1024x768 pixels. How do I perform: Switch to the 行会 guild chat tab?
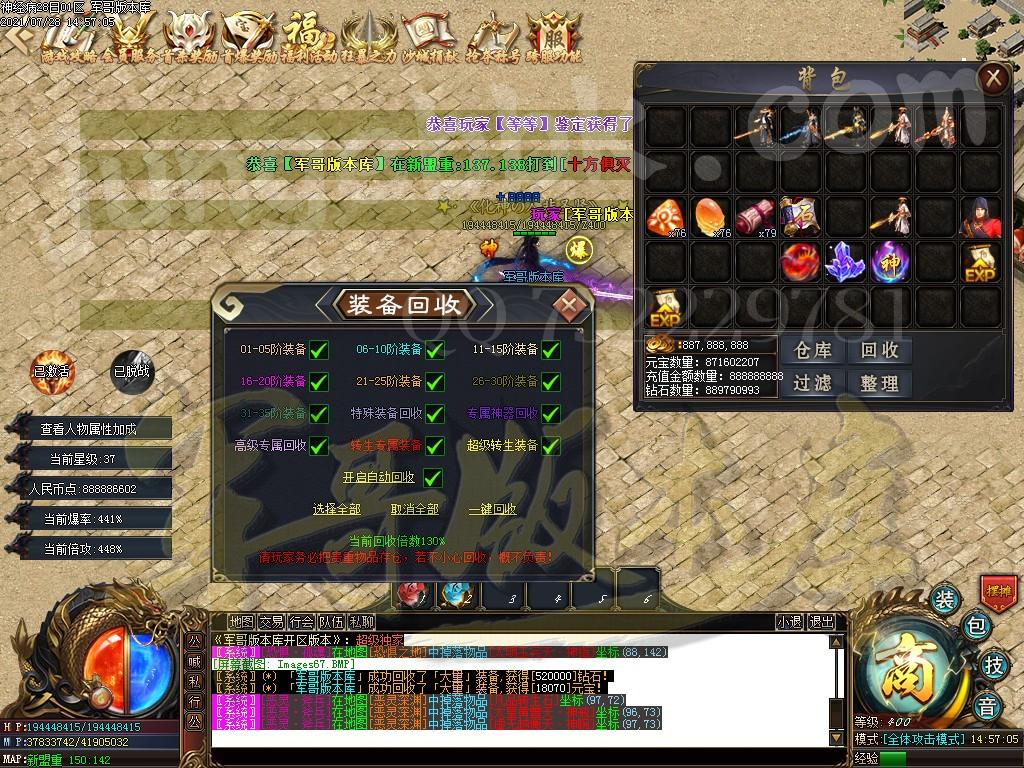coord(301,621)
